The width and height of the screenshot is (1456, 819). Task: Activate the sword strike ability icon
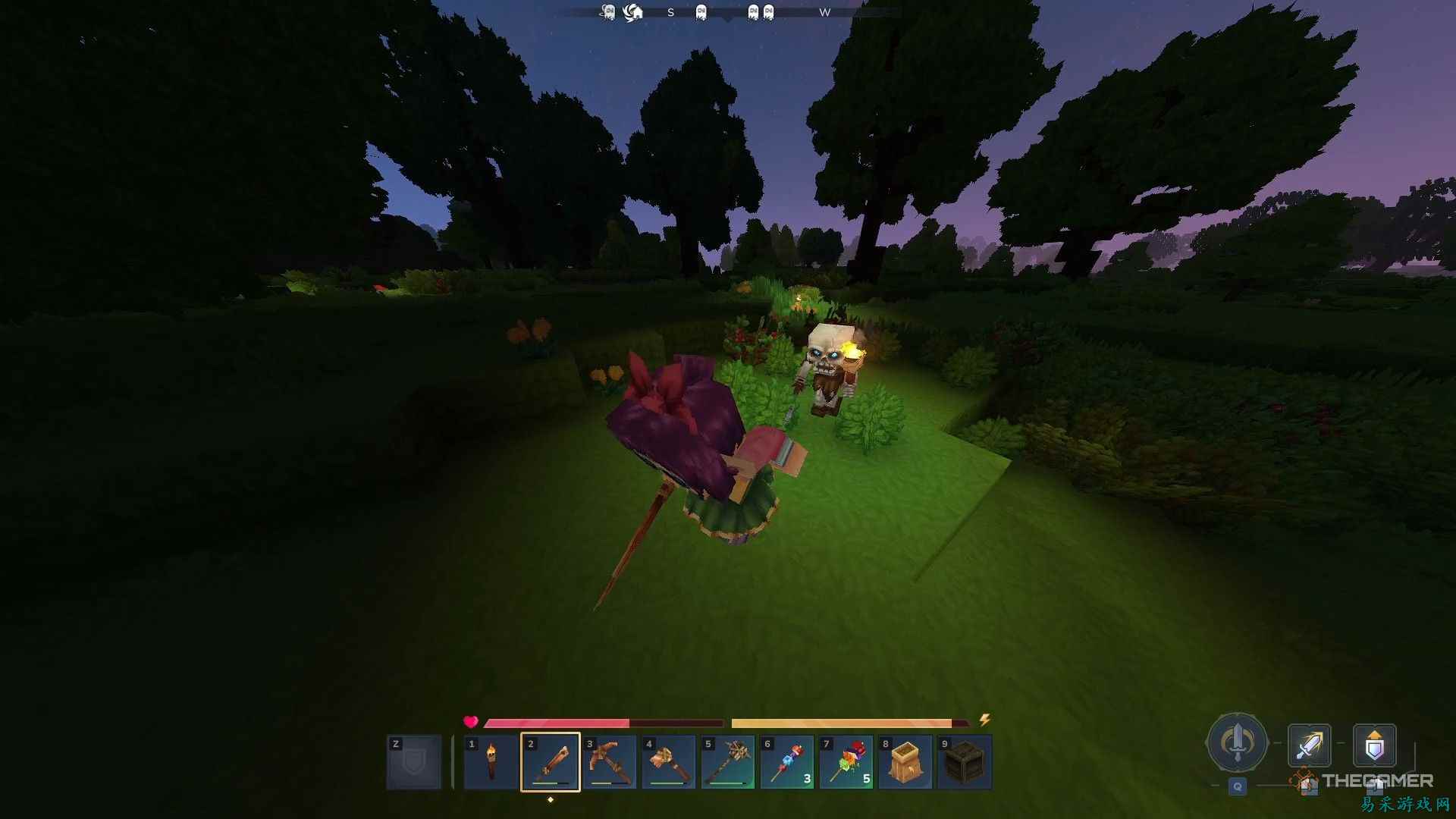[x=1310, y=747]
